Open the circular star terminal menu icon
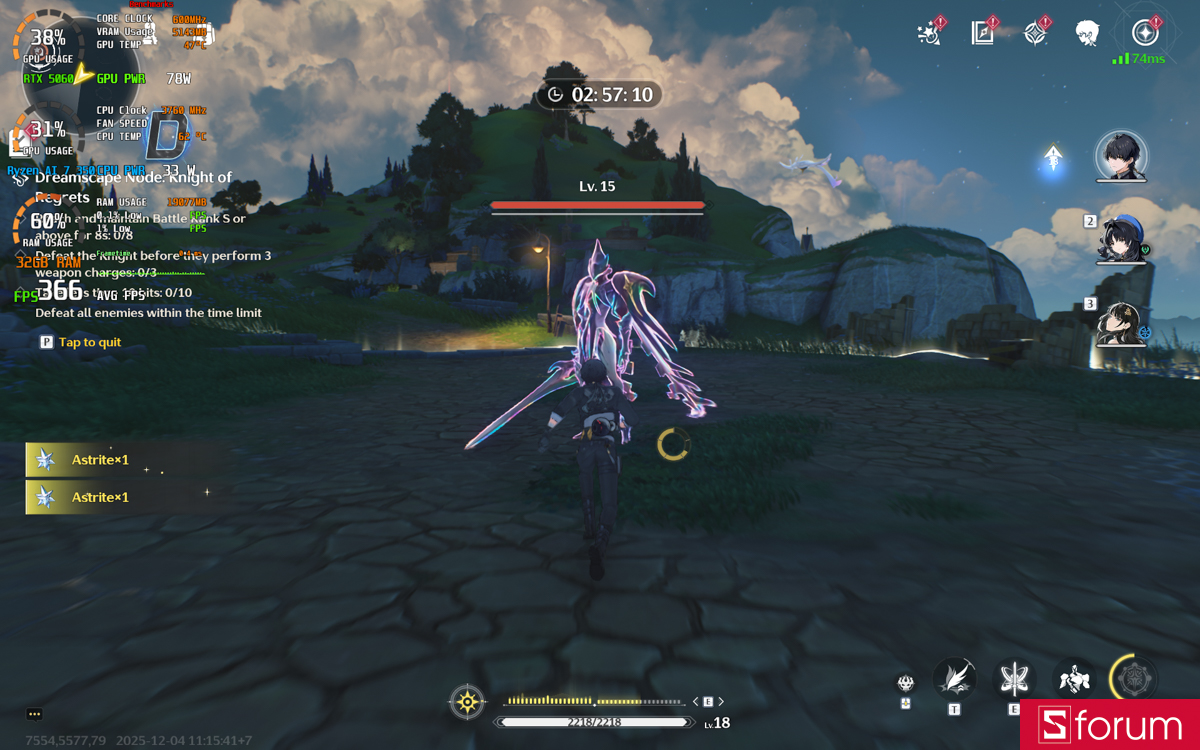Viewport: 1200px width, 750px height. pos(1146,32)
